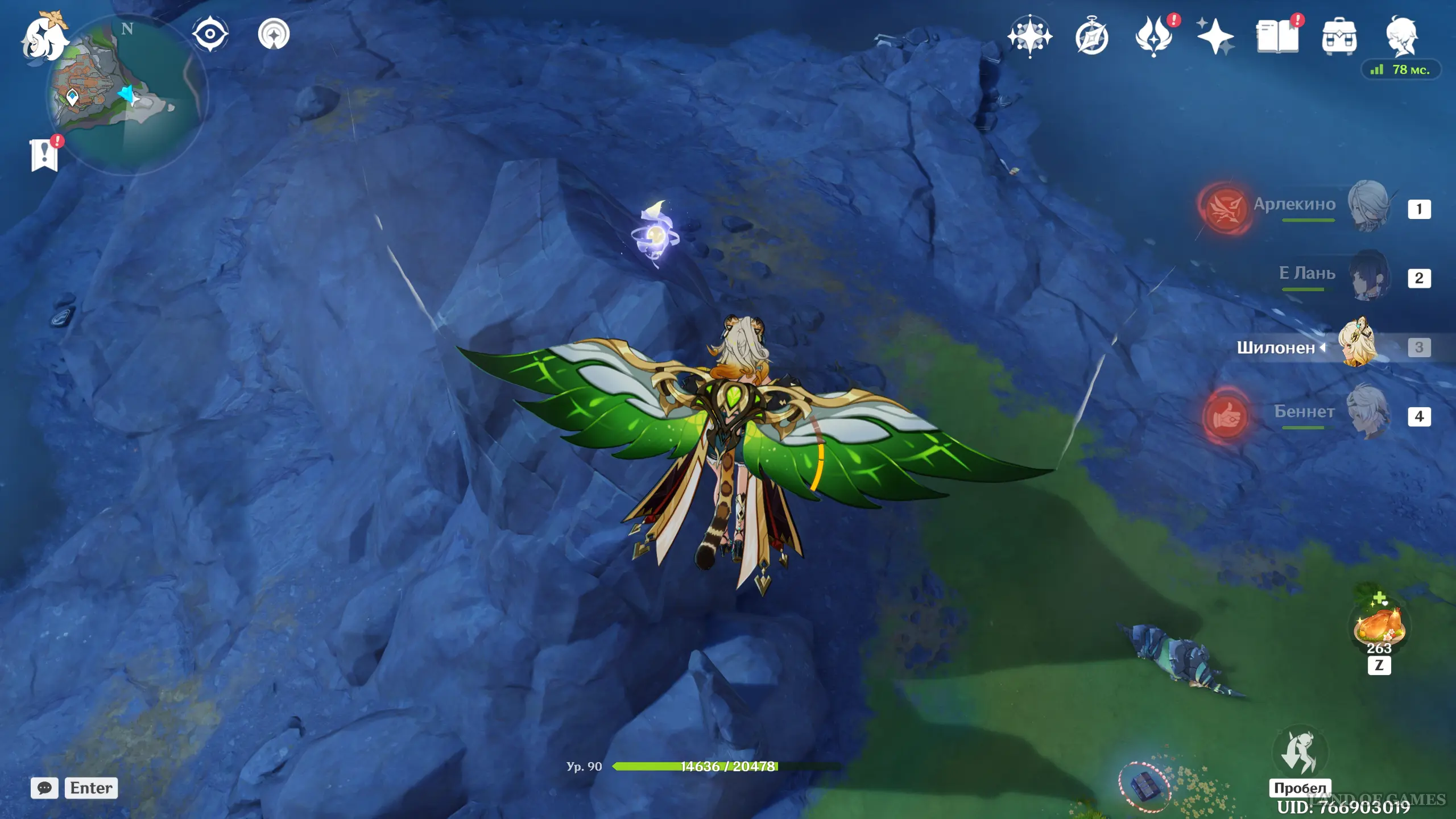Open the chat speech bubble button
The image size is (1456, 819).
(44, 788)
